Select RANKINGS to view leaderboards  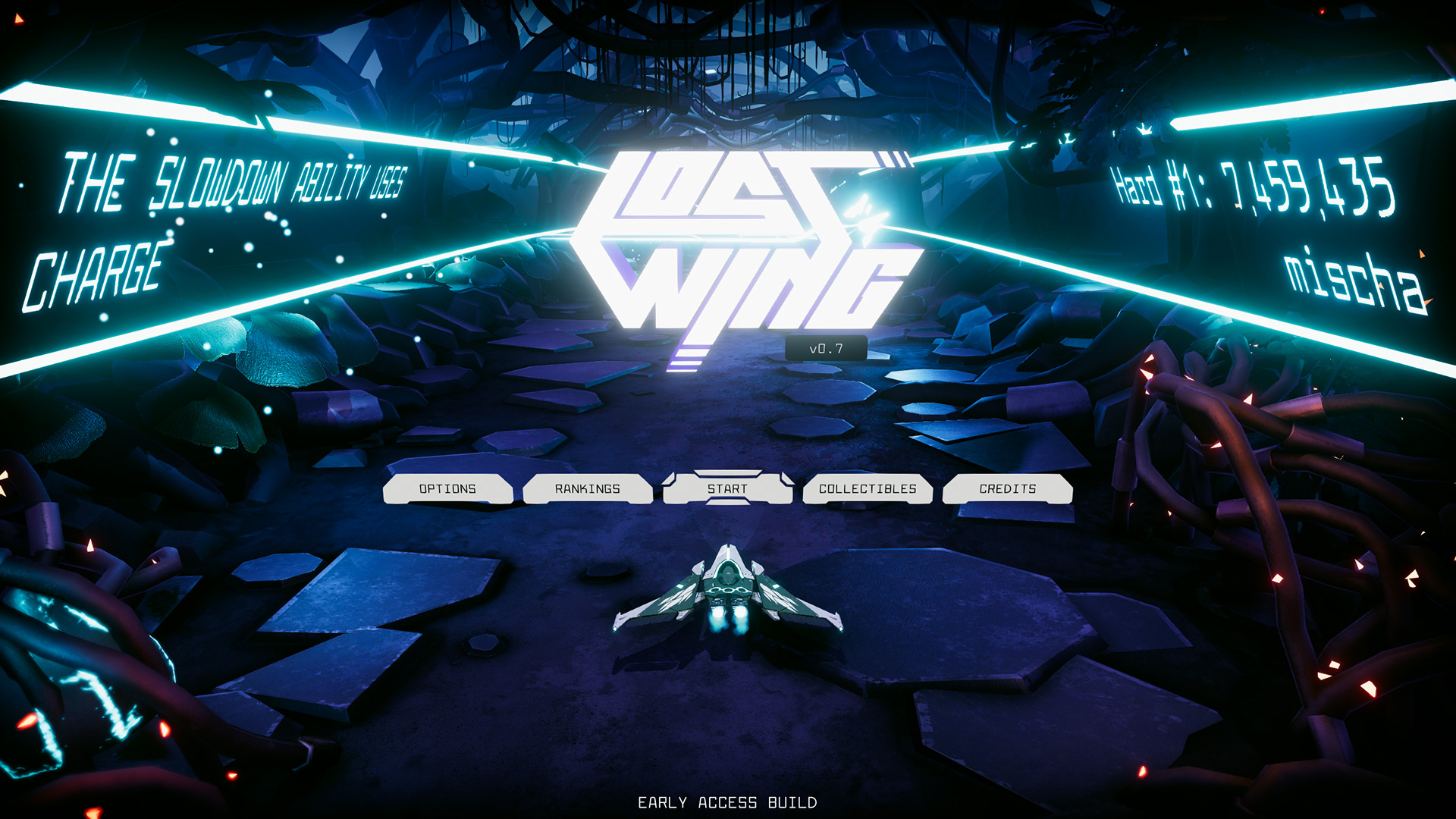click(588, 489)
